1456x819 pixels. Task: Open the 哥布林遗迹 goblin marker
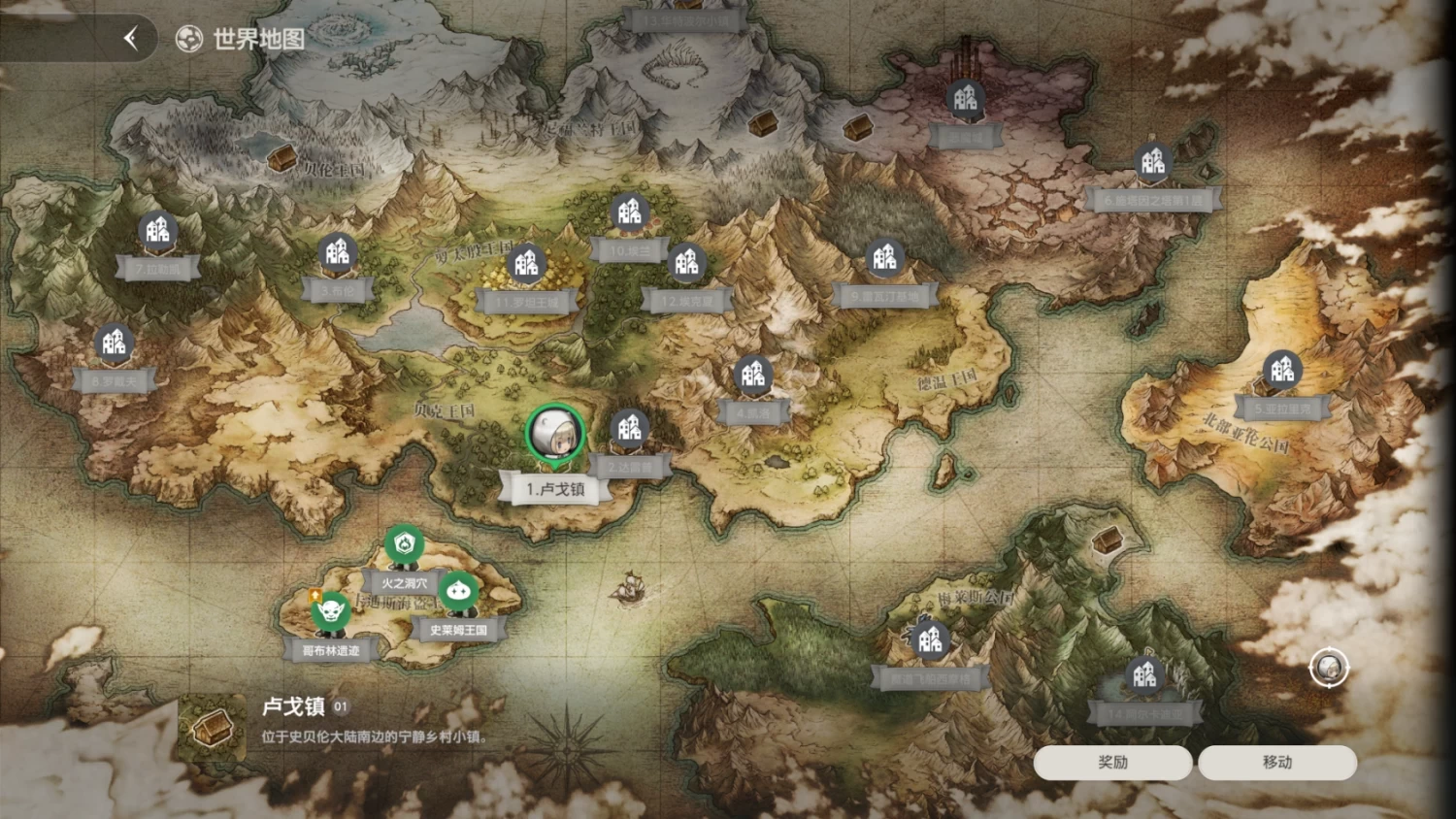(330, 612)
